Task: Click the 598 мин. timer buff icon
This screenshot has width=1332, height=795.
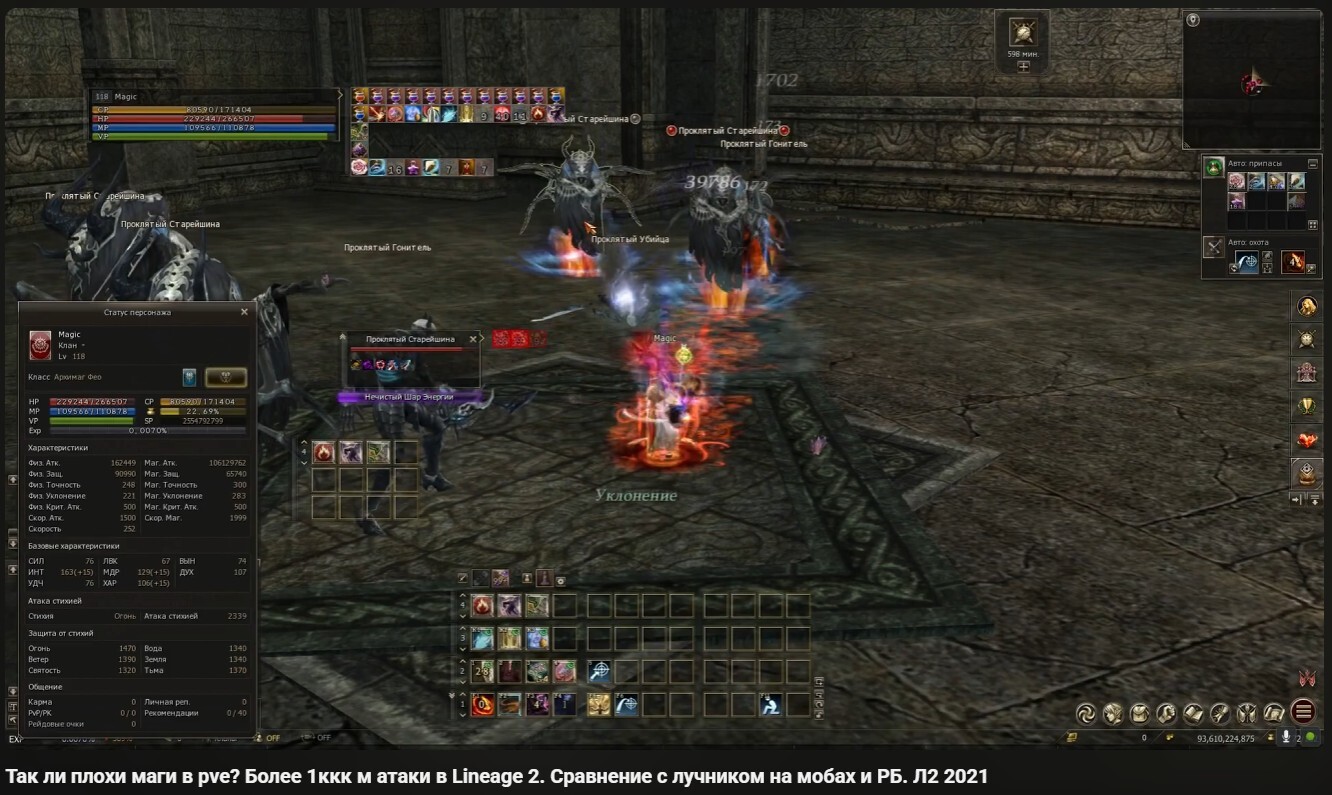Action: (x=1022, y=33)
